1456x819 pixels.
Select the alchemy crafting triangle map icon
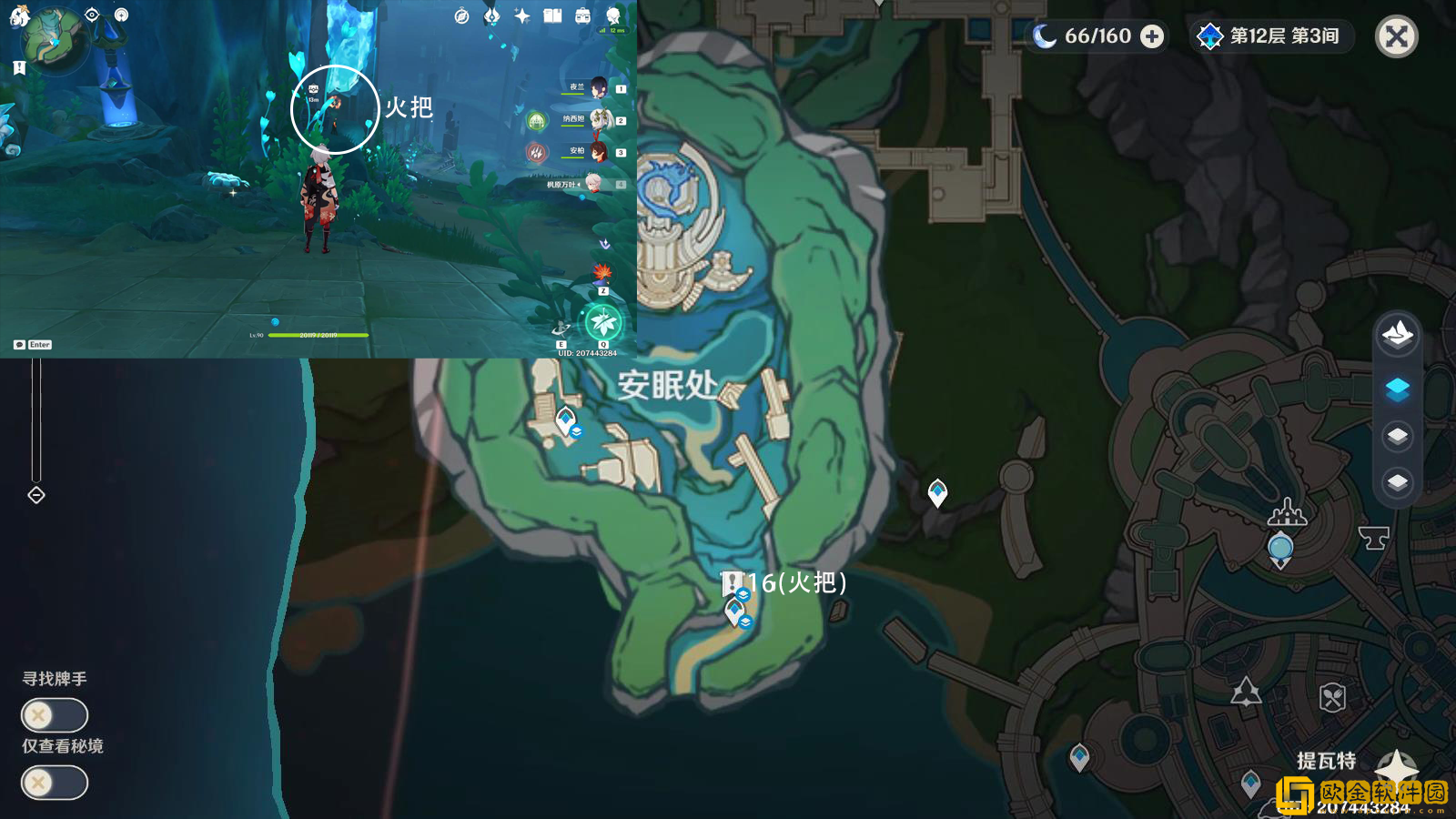tap(1246, 693)
